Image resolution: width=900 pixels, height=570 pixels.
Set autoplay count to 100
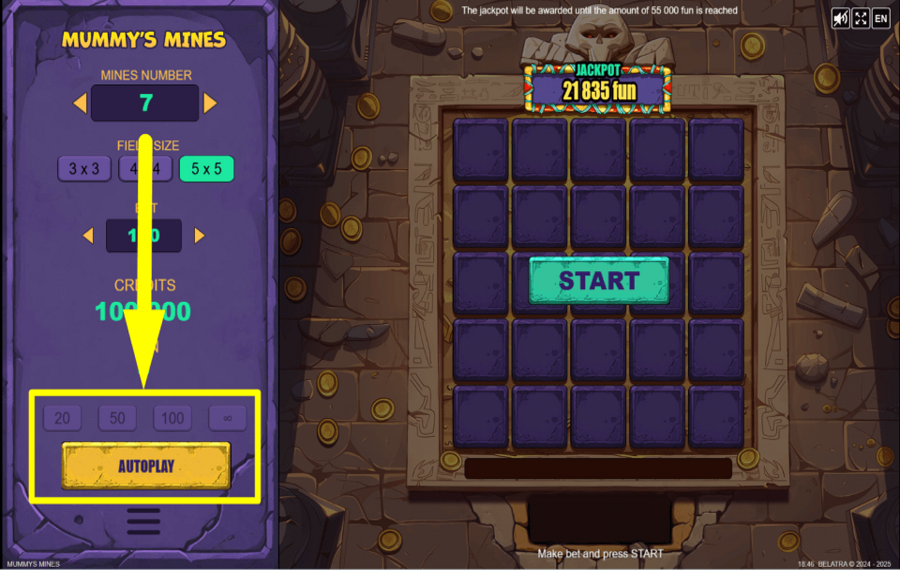[x=172, y=418]
